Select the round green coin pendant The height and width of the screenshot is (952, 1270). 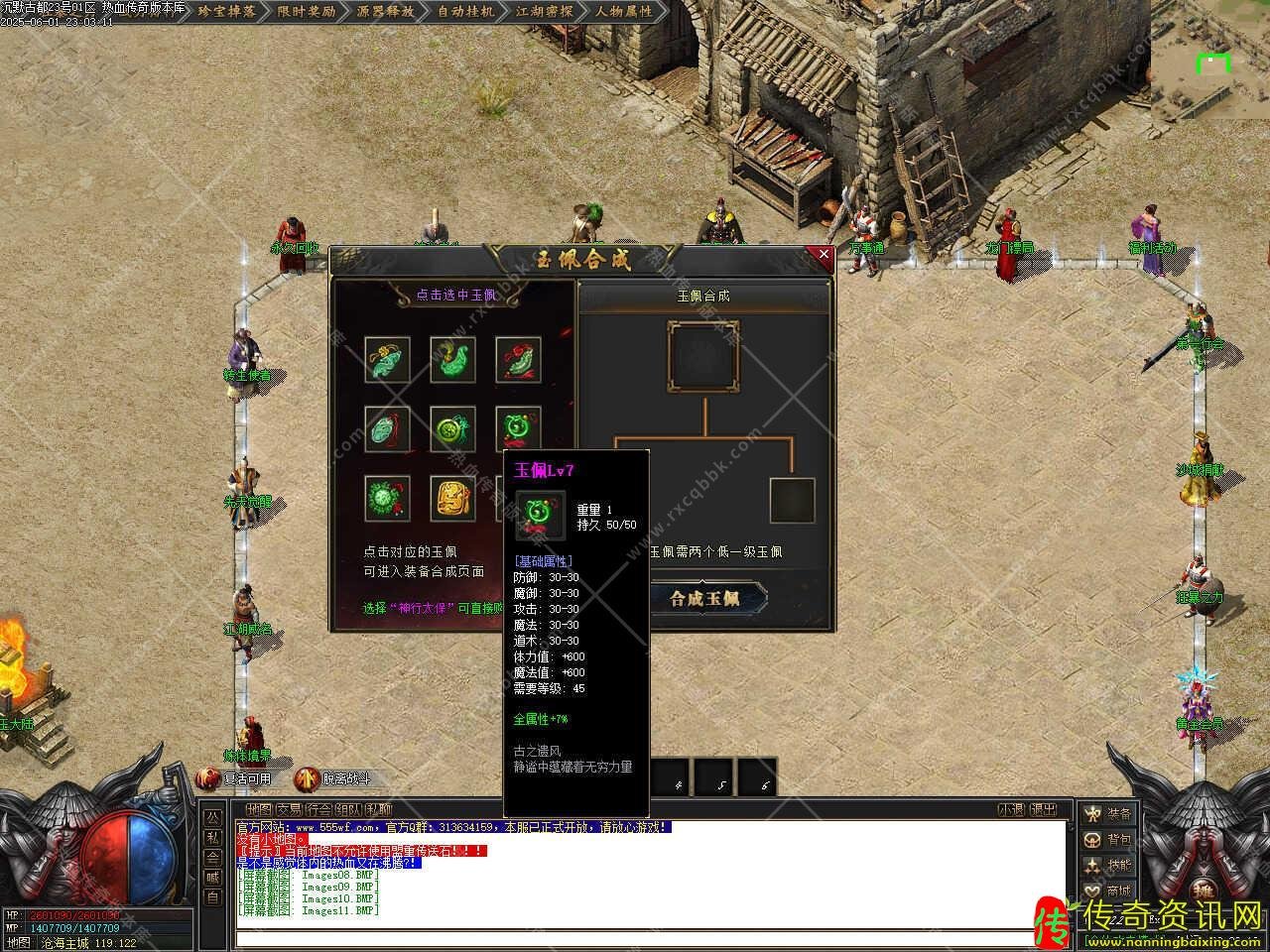[452, 429]
